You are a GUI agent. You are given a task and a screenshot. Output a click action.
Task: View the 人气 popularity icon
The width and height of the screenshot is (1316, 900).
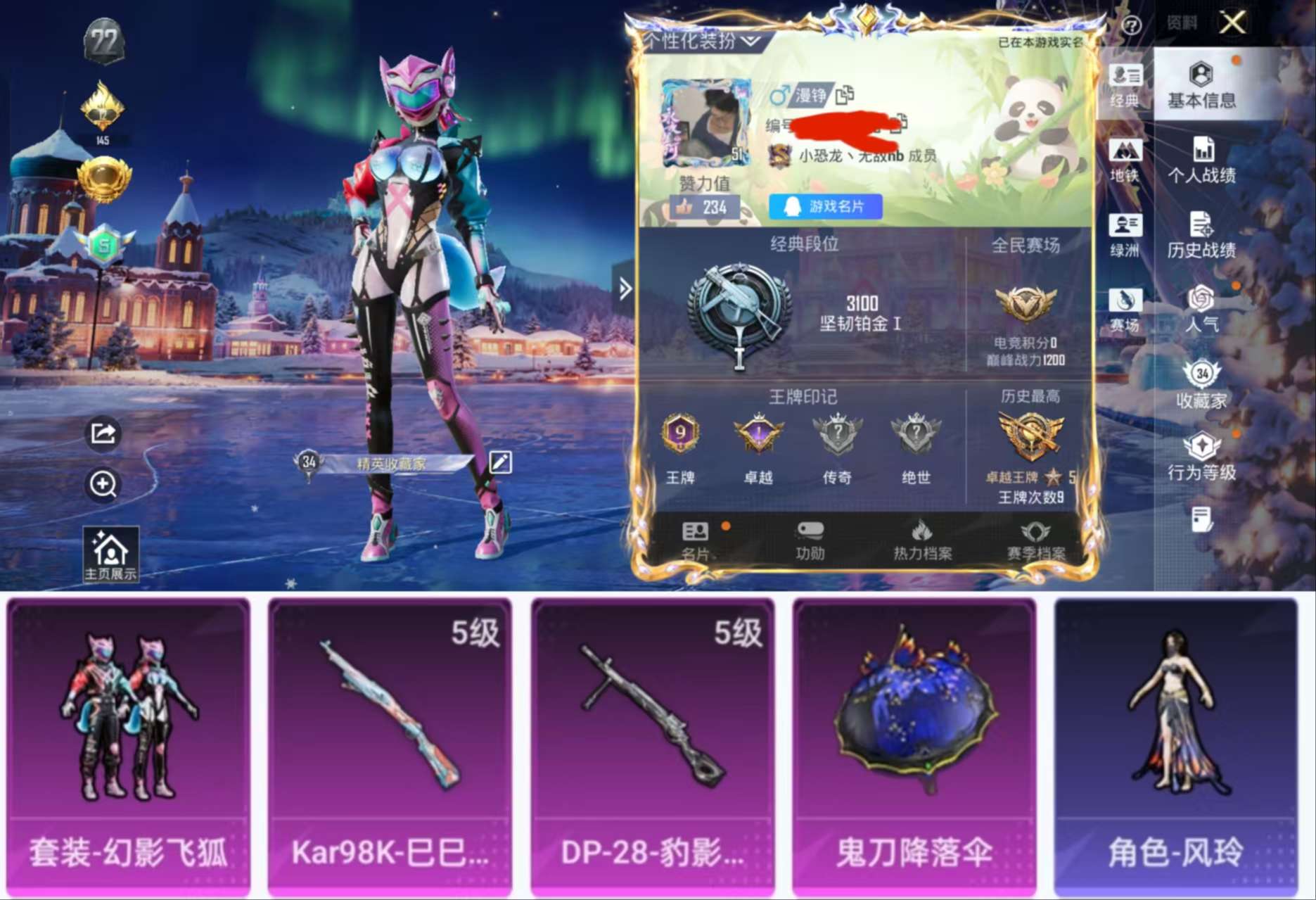pos(1203,310)
